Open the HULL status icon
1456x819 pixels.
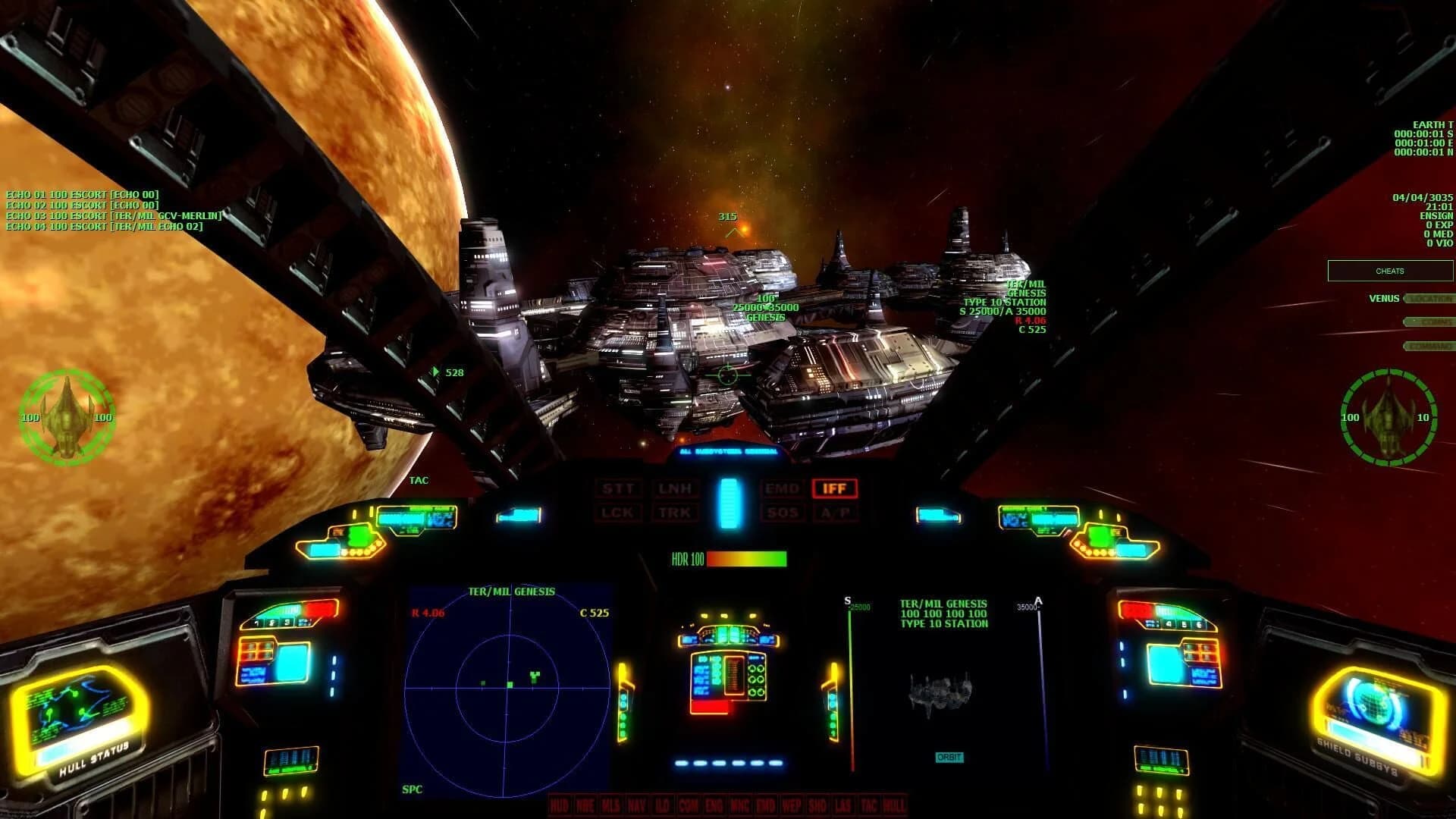click(x=896, y=805)
